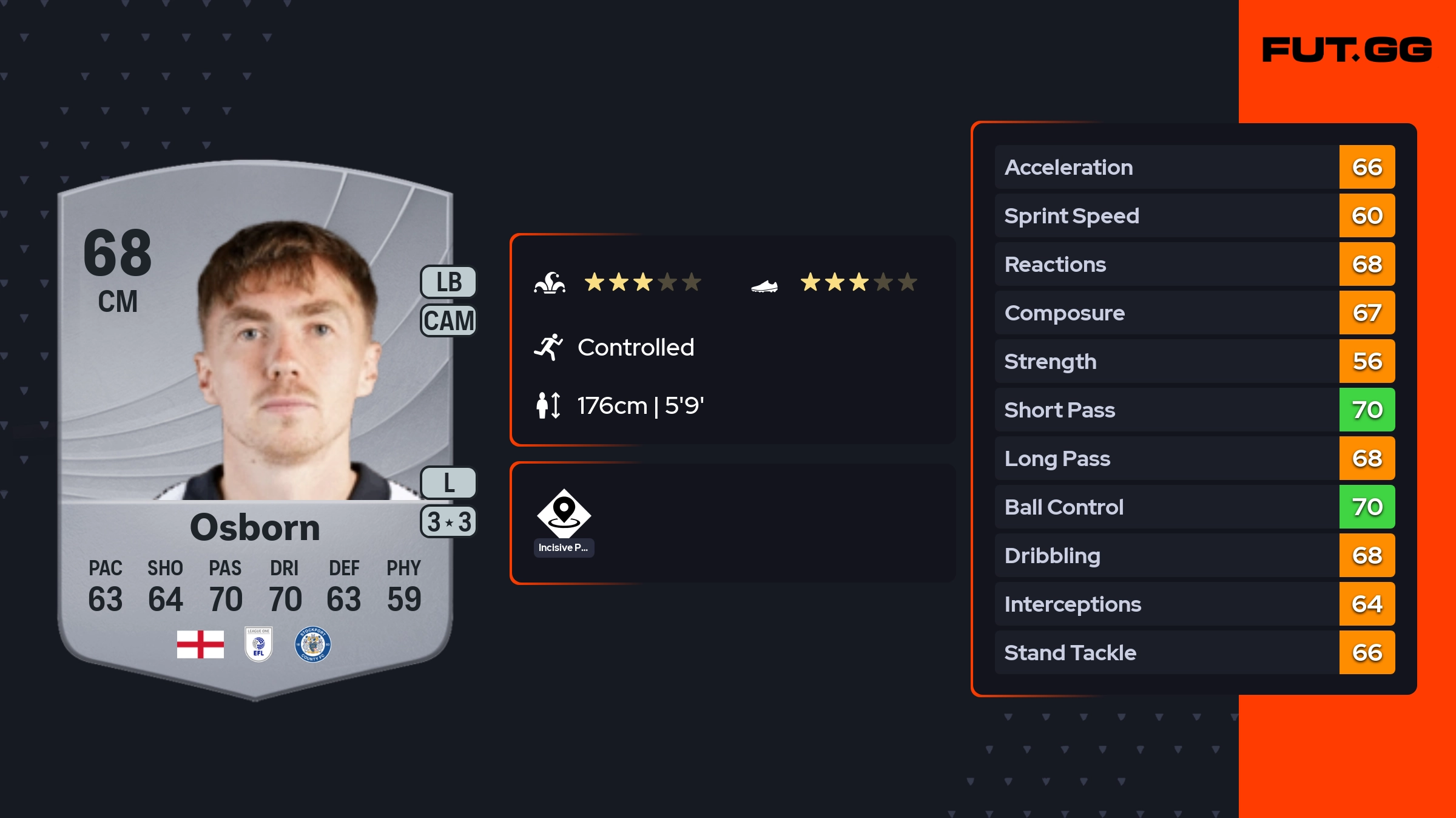Choose the LB alternate position badge
This screenshot has width=1456, height=818.
tap(448, 282)
